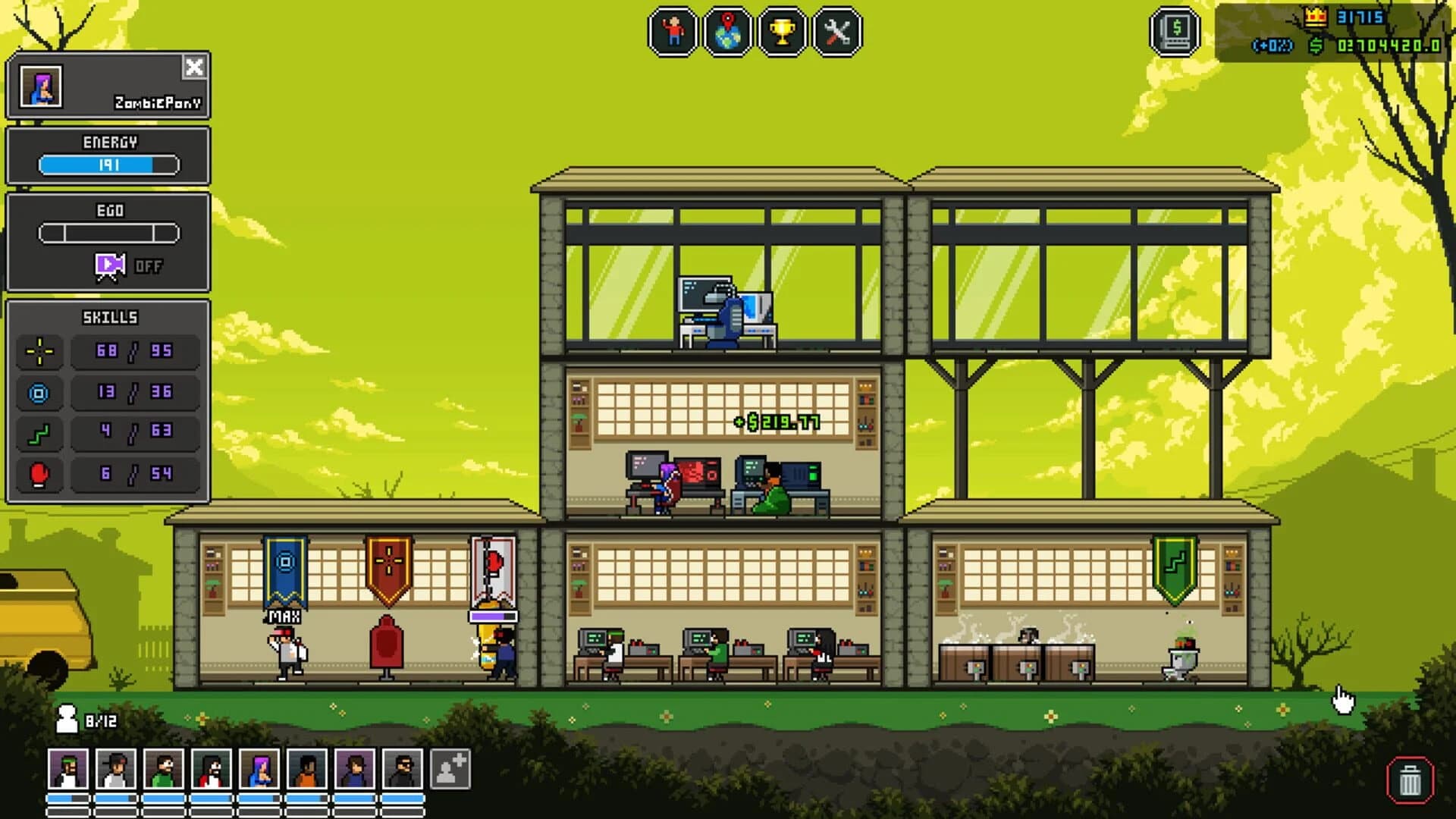Select the crosshair aim skill icon
The image size is (1456, 819).
tap(39, 351)
